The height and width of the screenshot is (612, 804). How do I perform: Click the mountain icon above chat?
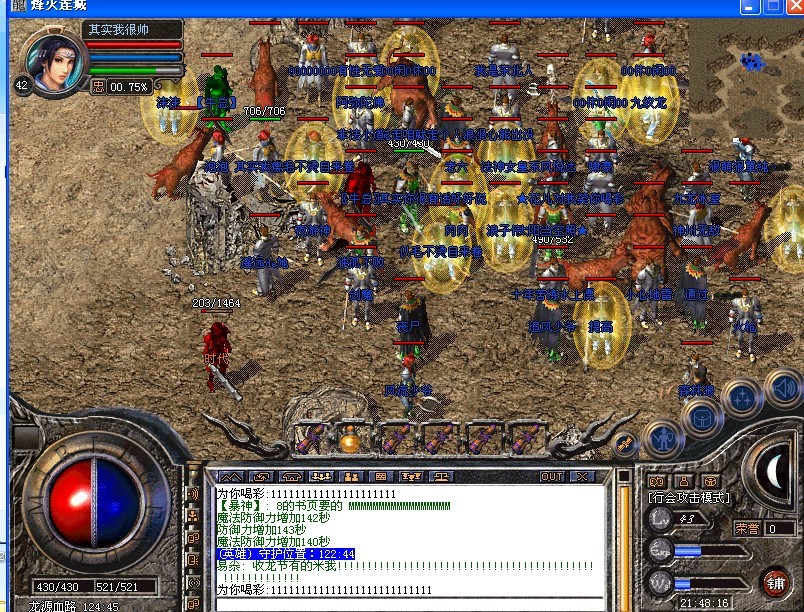[231, 476]
